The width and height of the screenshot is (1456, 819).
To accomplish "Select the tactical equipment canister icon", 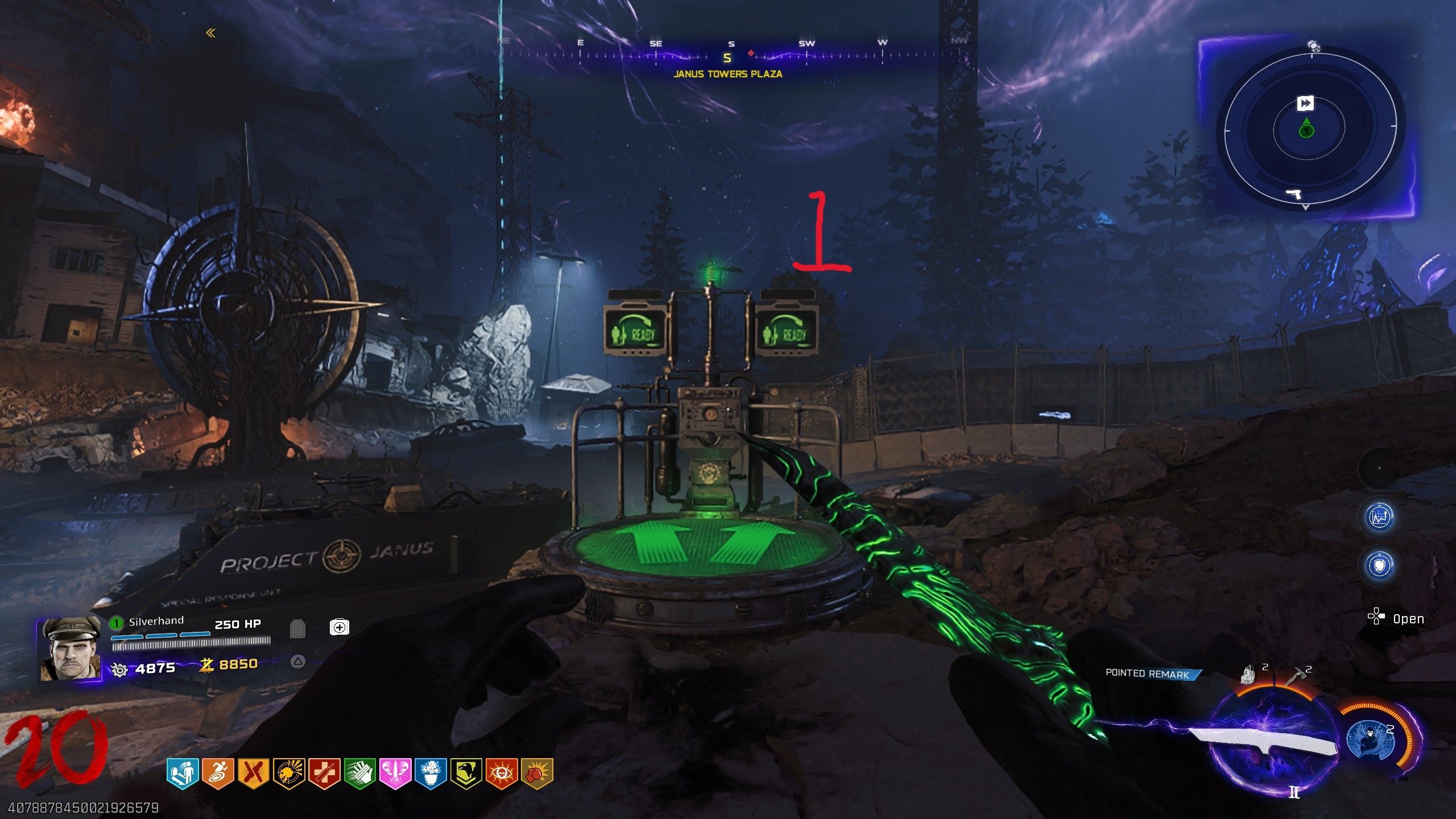I will point(1250,676).
